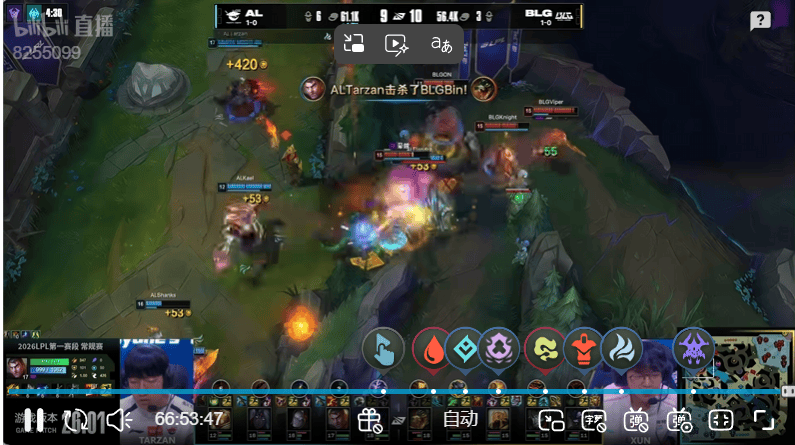Jump to the teal diamond marker
The image size is (795, 445).
pyautogui.click(x=465, y=348)
